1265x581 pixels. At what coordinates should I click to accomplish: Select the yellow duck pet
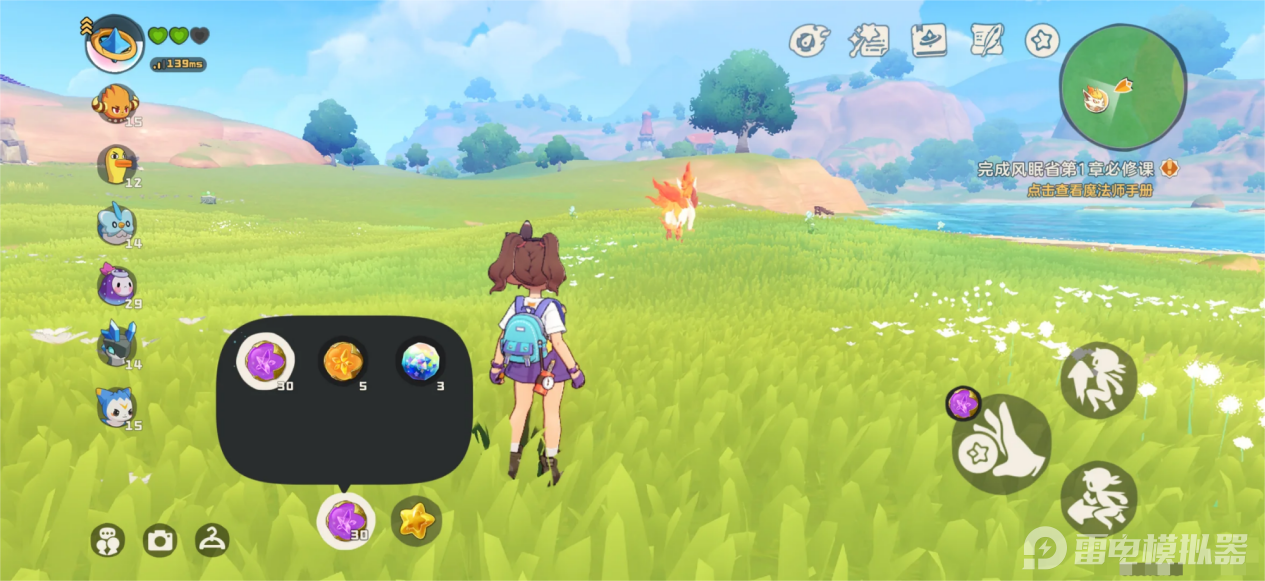pos(117,164)
